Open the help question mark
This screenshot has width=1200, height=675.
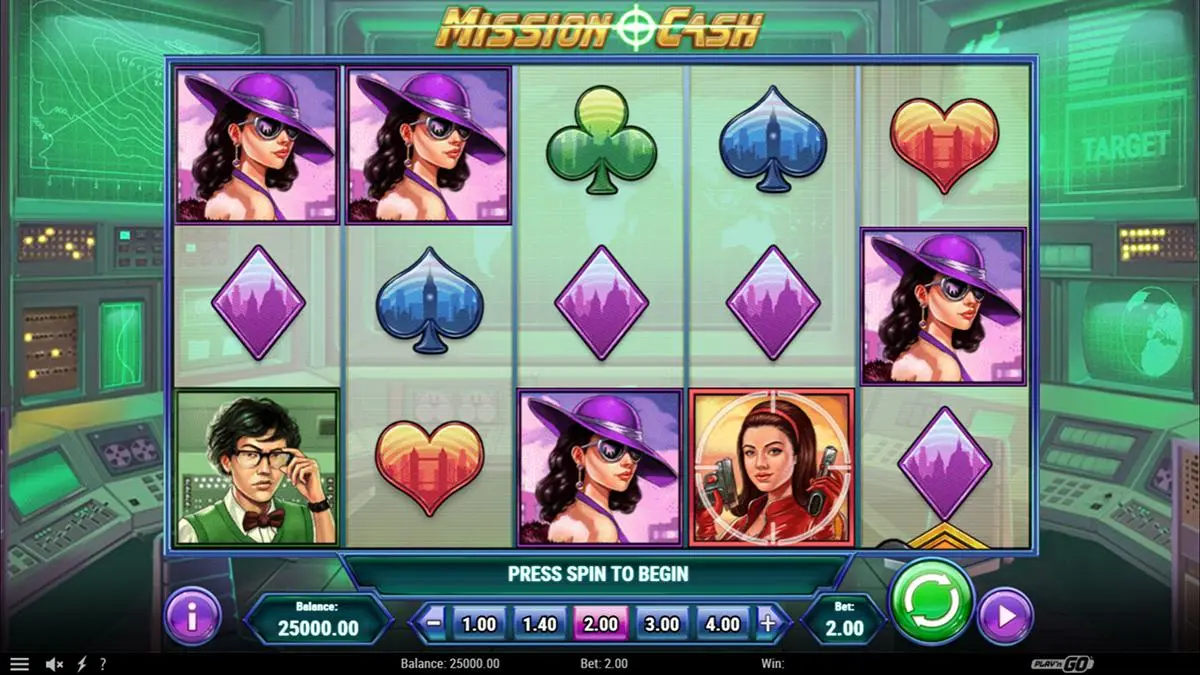point(102,664)
